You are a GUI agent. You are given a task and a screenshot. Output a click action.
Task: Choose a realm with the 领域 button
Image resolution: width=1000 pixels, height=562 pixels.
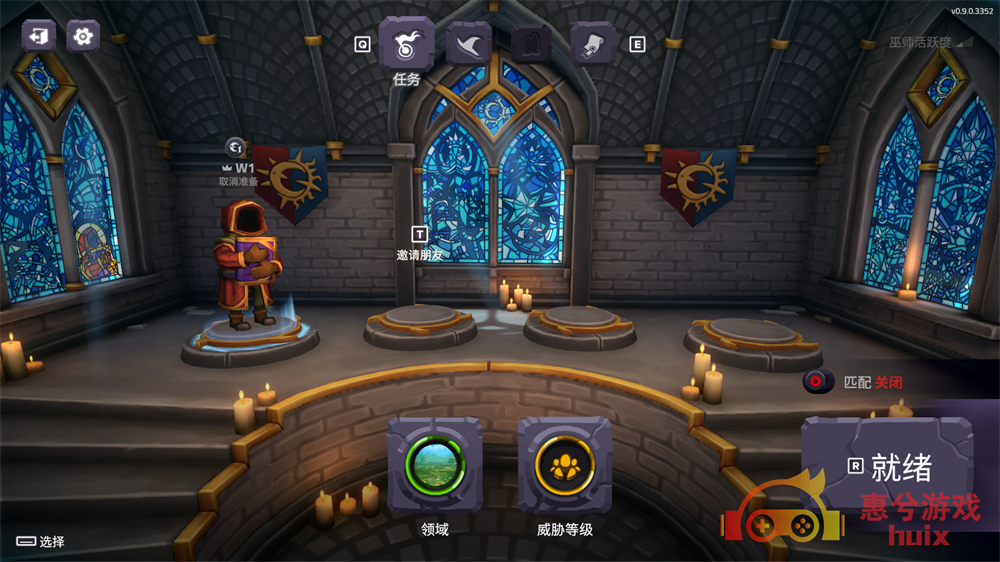click(435, 466)
